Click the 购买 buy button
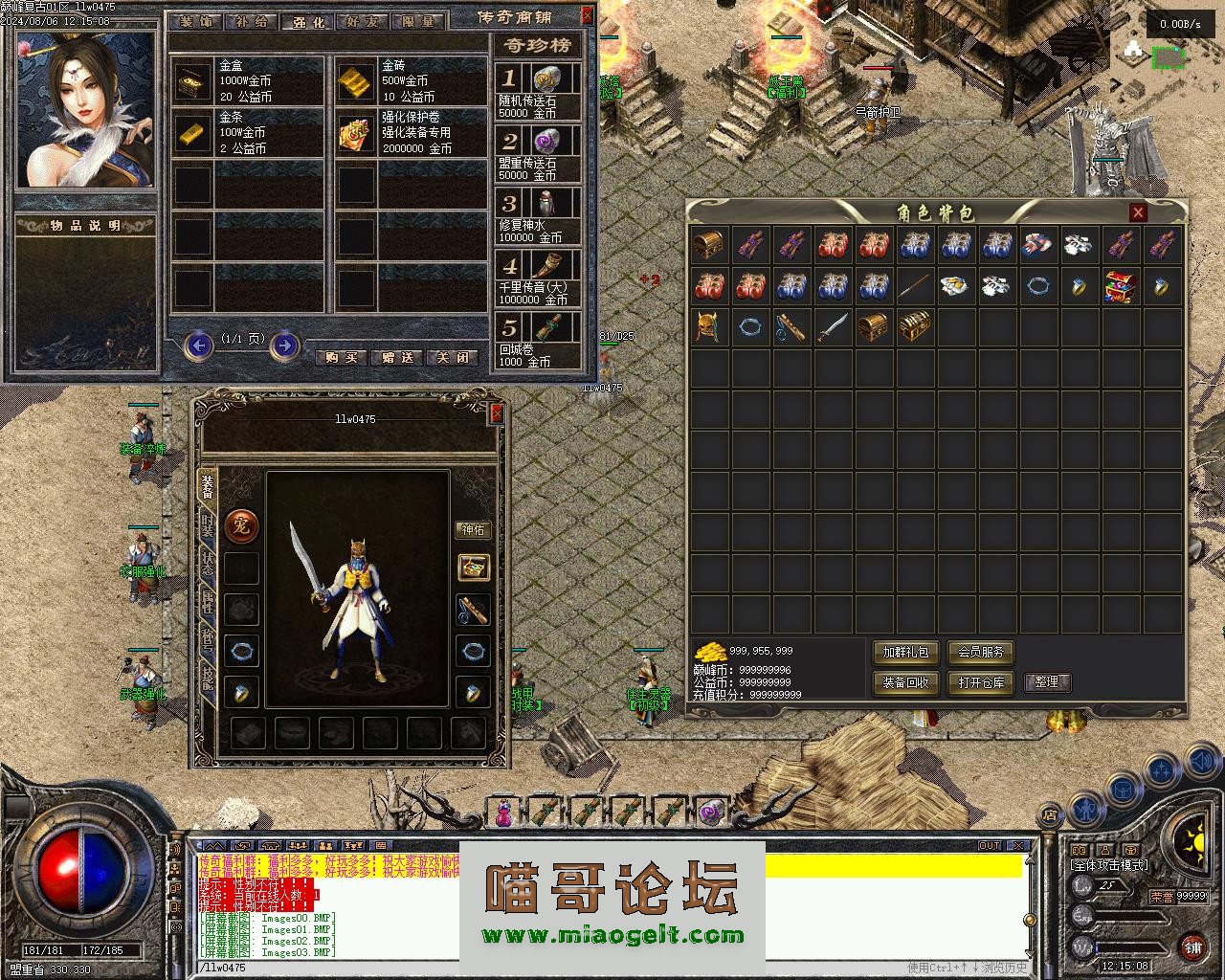The width and height of the screenshot is (1225, 980). [341, 357]
